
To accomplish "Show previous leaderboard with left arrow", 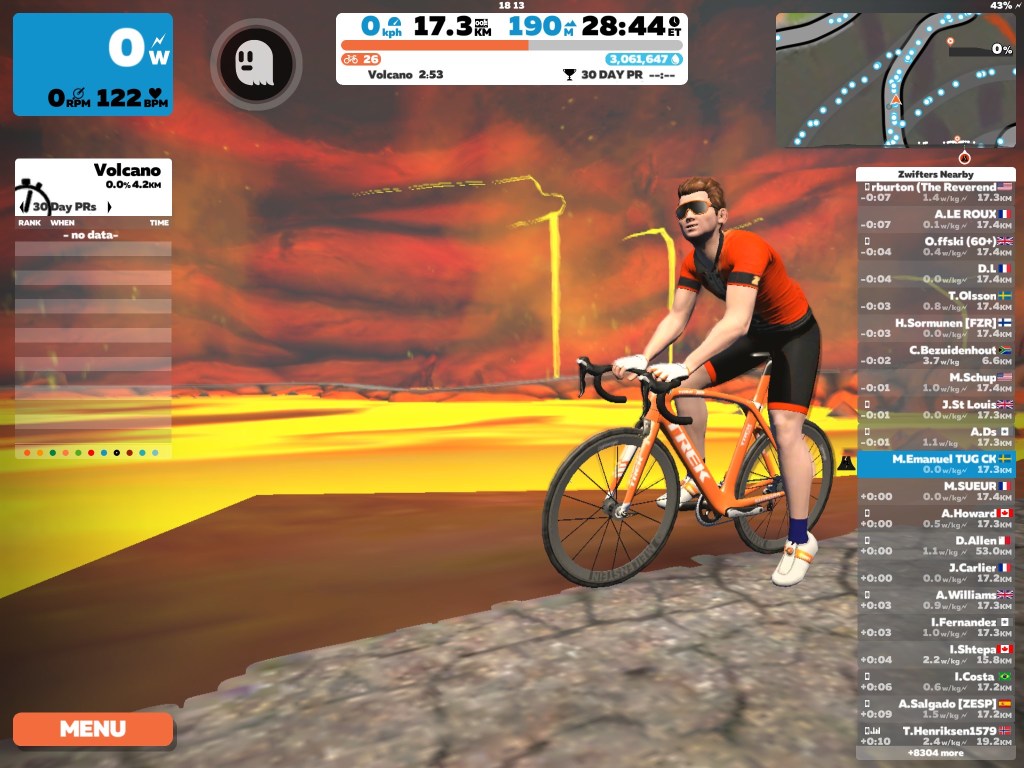I will (x=22, y=207).
